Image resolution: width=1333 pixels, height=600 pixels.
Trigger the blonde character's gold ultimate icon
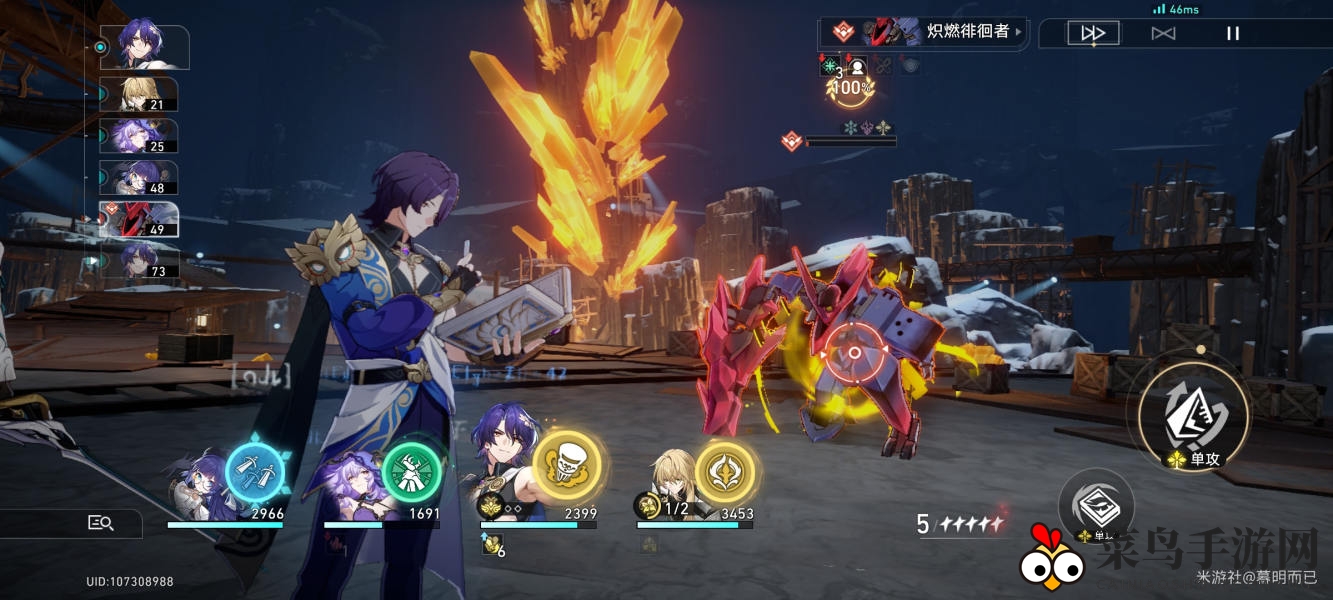tap(725, 470)
